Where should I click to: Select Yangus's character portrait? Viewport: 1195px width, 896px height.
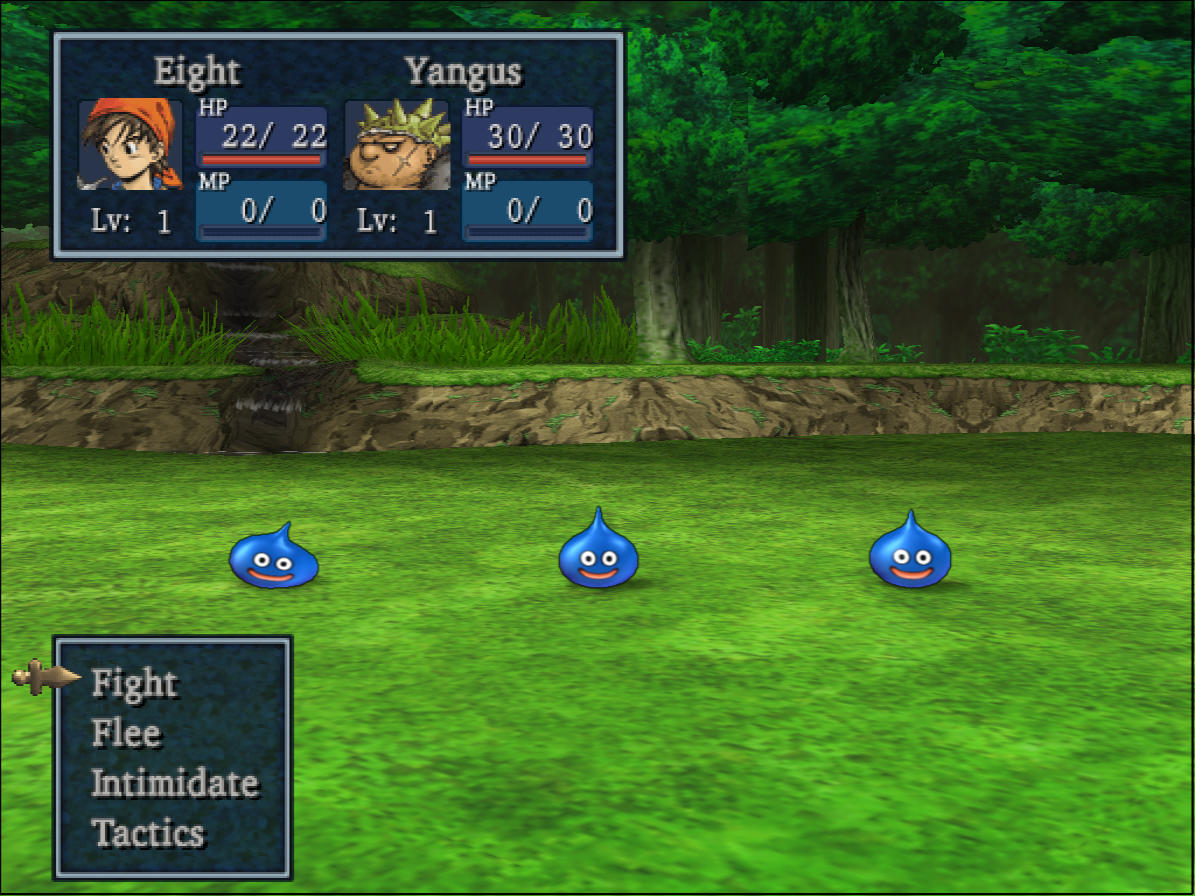[397, 145]
